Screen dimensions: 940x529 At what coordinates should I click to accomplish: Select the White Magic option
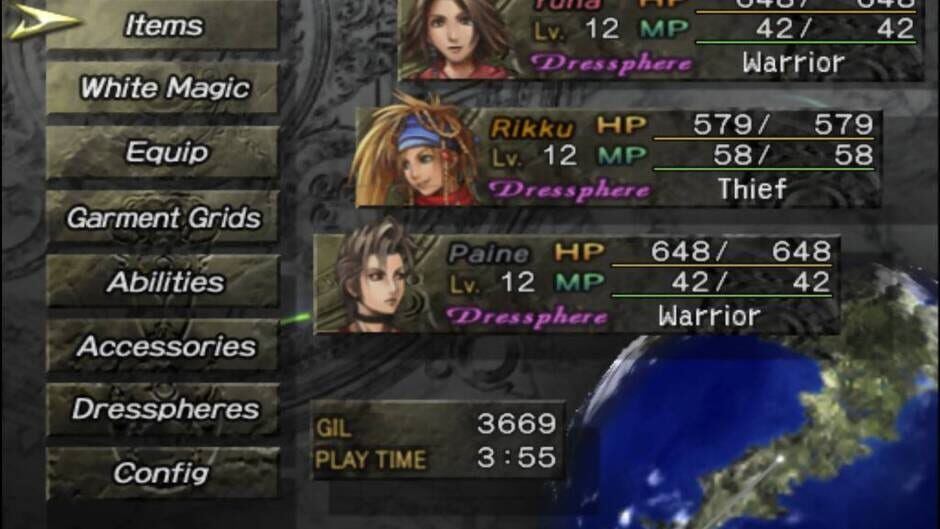pos(163,89)
